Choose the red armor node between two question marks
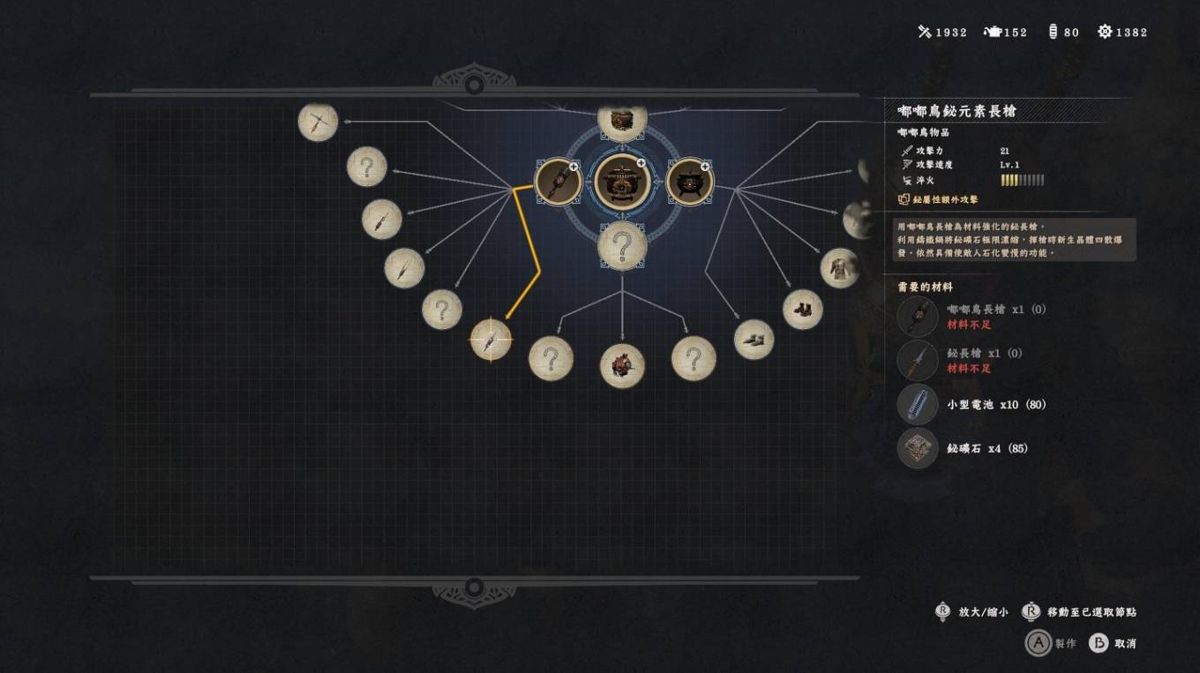 (x=622, y=365)
